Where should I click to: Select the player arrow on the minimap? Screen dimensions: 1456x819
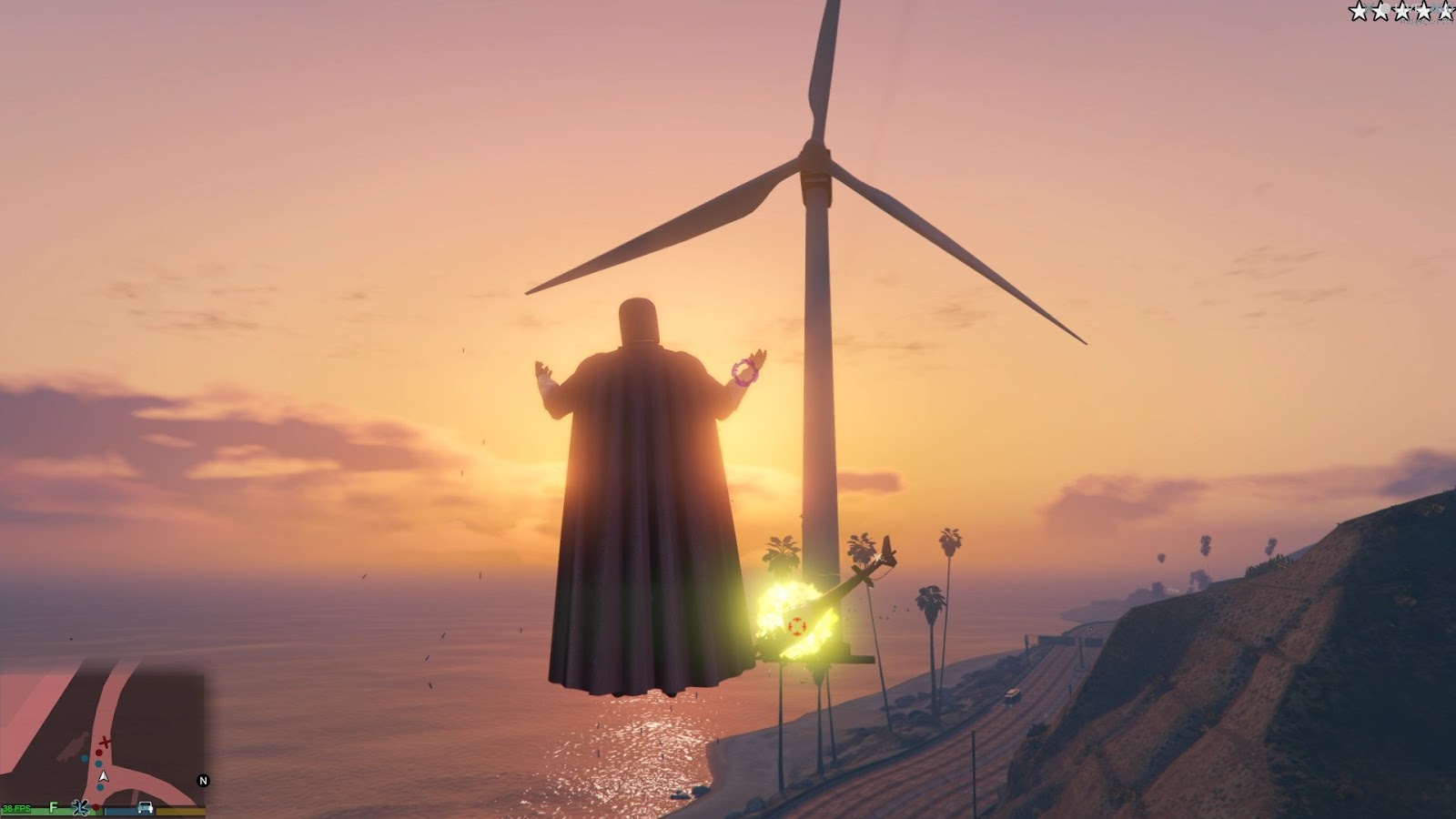pos(103,777)
